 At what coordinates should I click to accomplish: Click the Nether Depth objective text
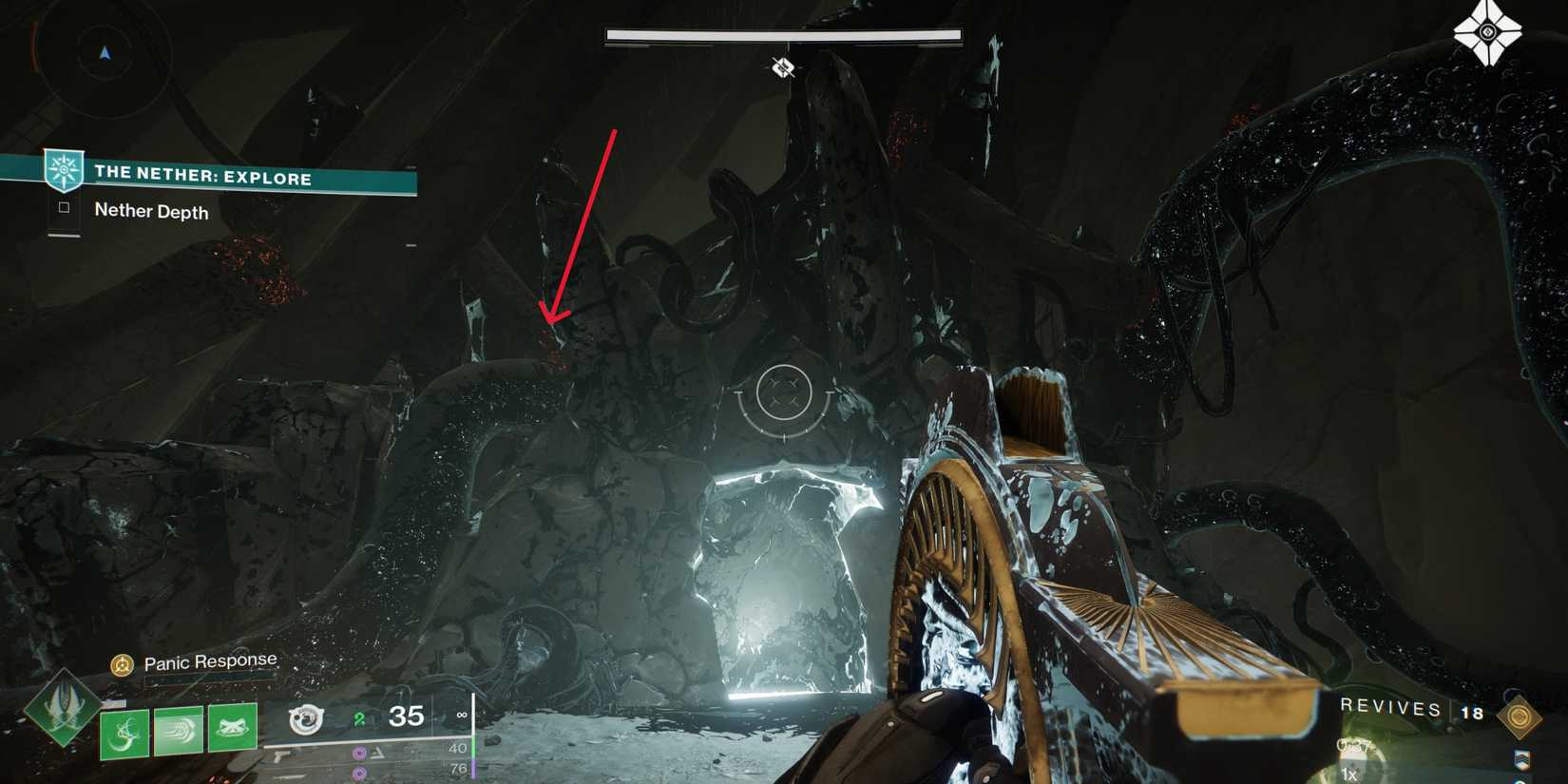point(150,211)
